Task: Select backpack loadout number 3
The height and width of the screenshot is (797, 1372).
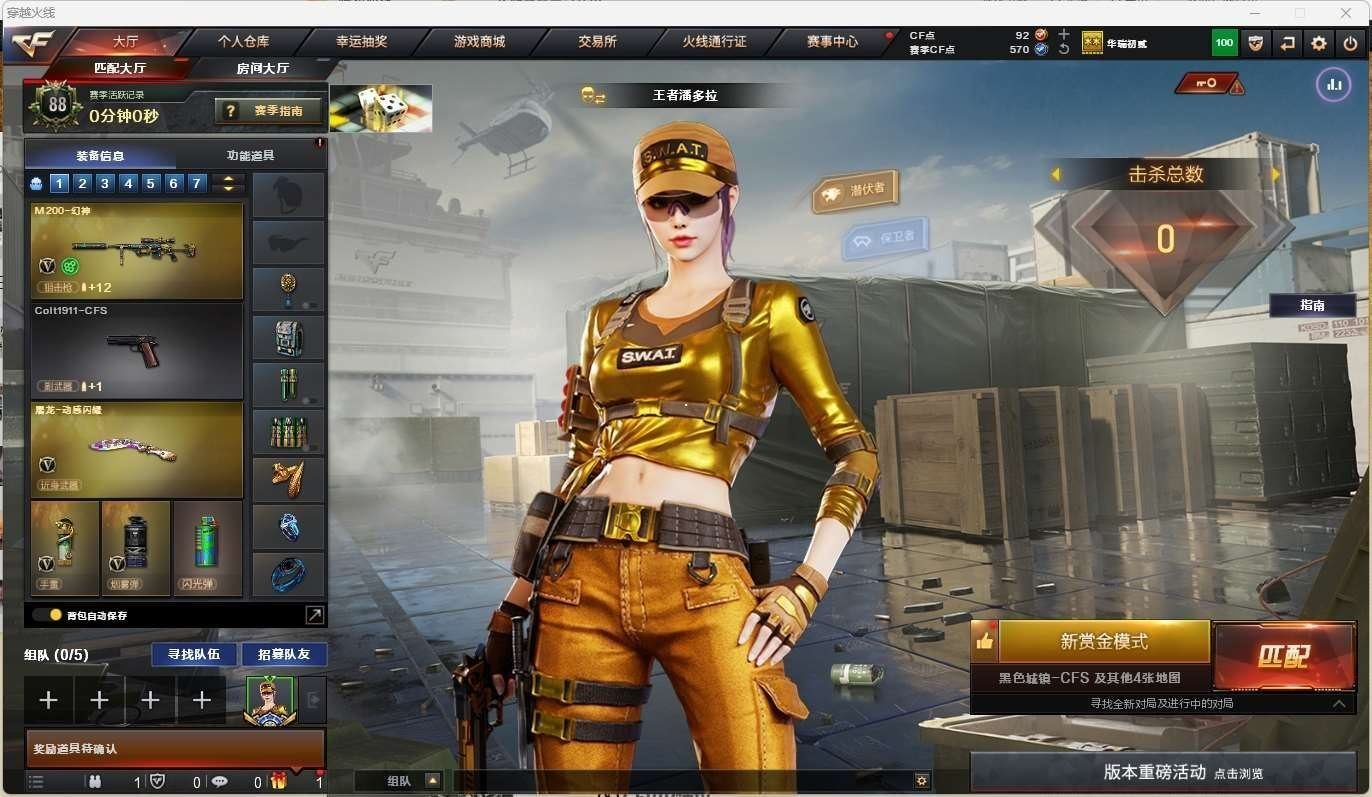Action: [104, 183]
